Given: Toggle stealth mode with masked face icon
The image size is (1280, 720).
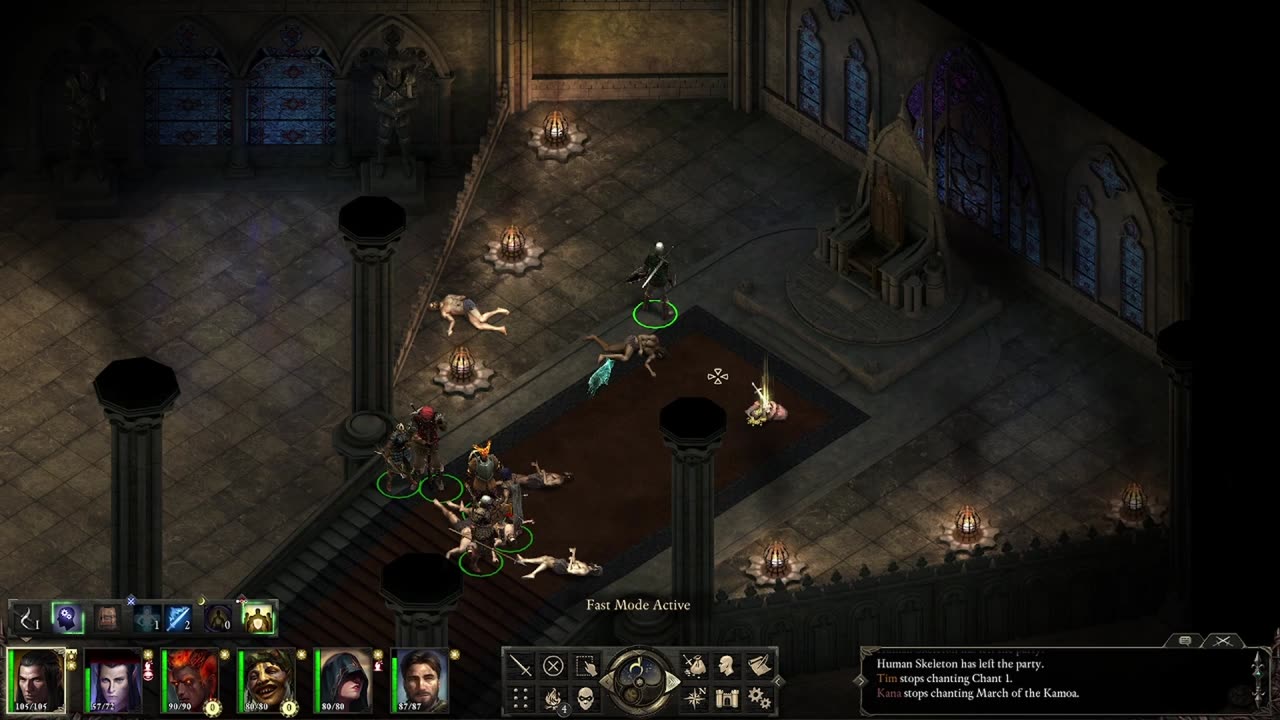Looking at the screenshot, I should tap(586, 697).
